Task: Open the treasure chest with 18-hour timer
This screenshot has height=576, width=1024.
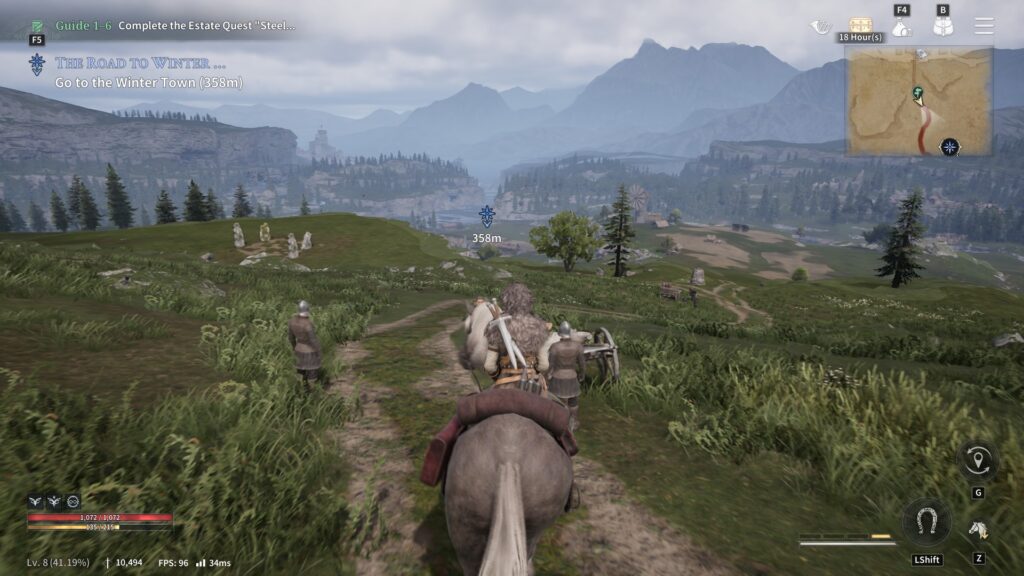Action: pos(860,25)
